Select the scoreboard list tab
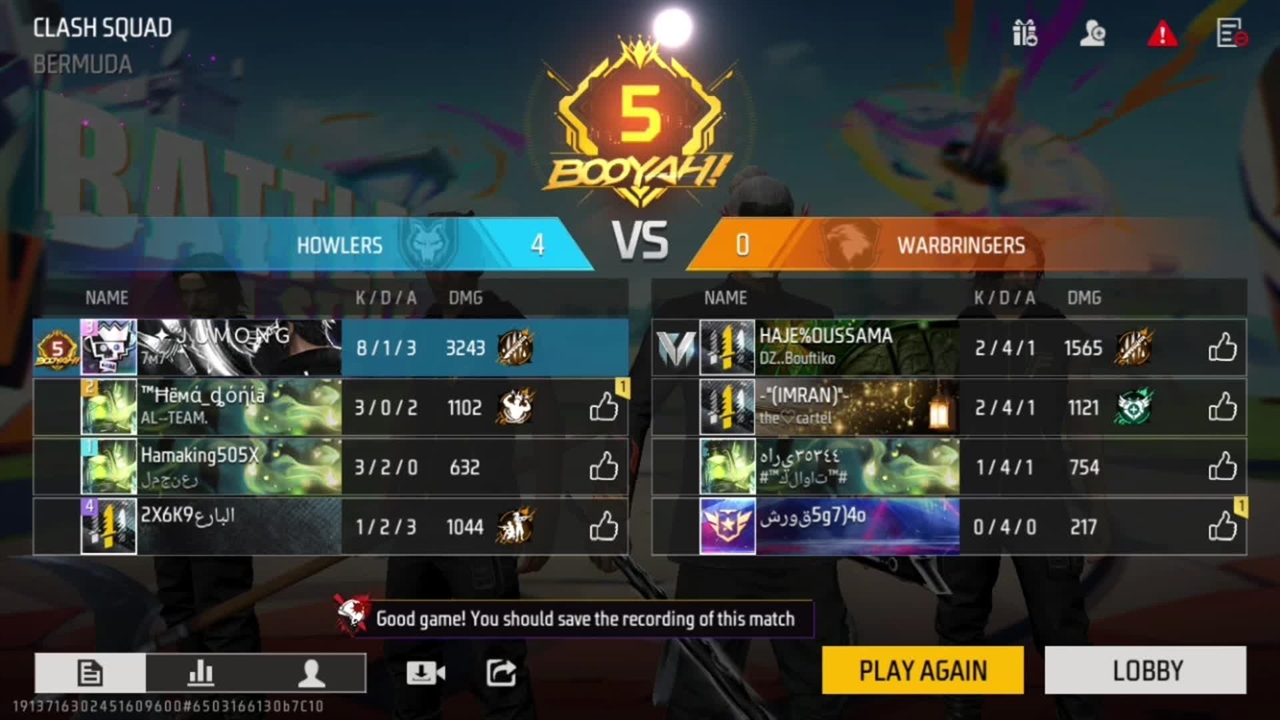The height and width of the screenshot is (720, 1280). [90, 673]
